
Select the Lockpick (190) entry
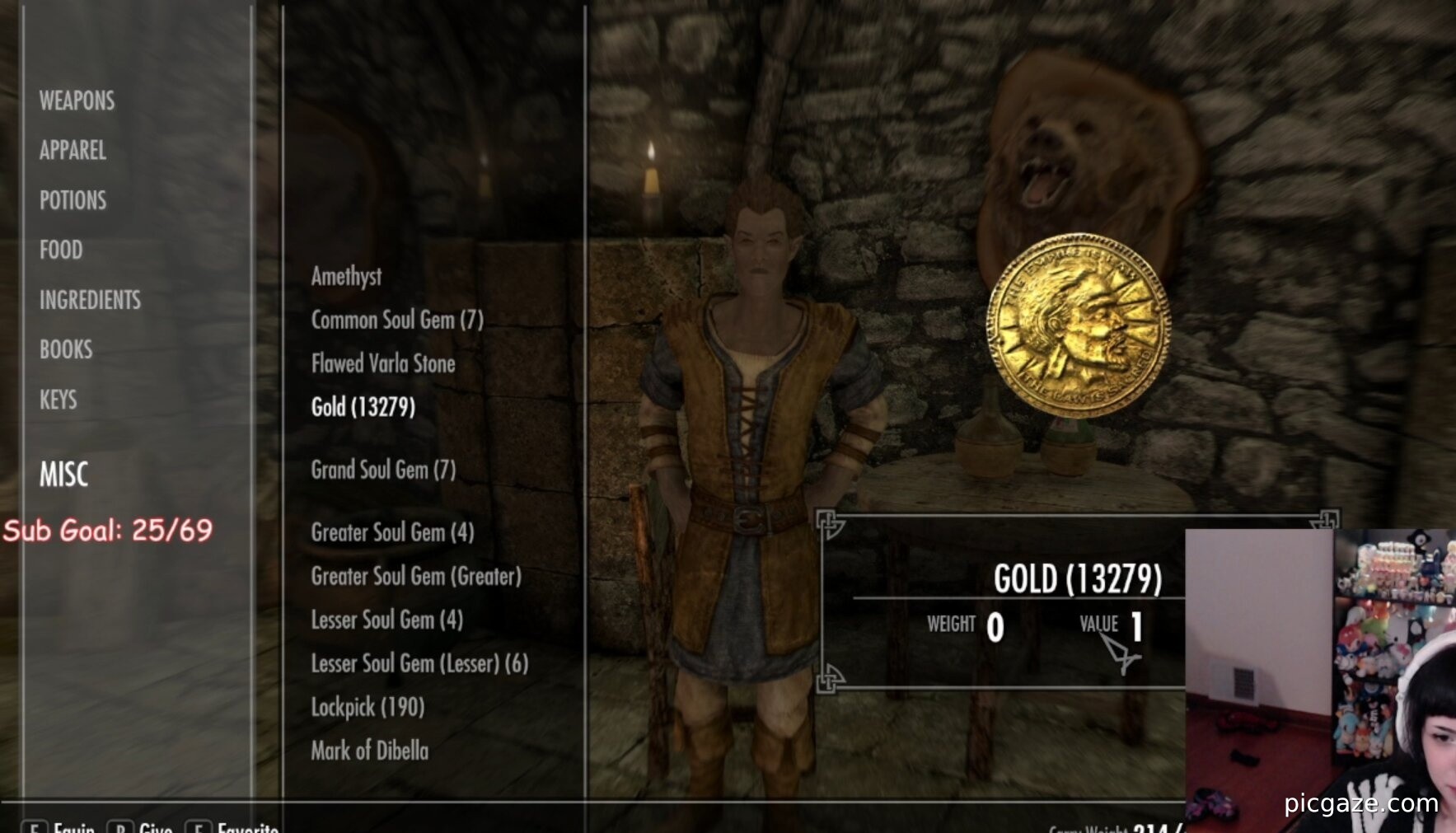[368, 707]
